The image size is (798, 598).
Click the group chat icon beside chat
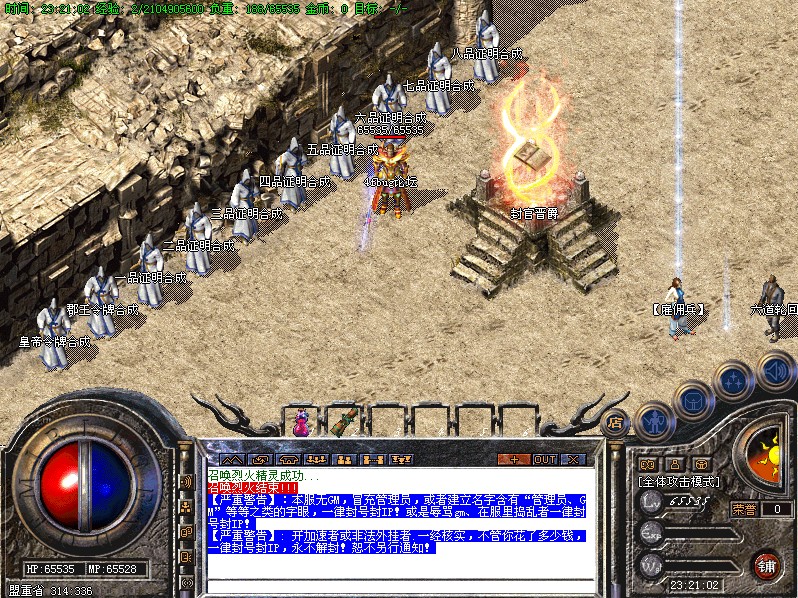click(186, 507)
